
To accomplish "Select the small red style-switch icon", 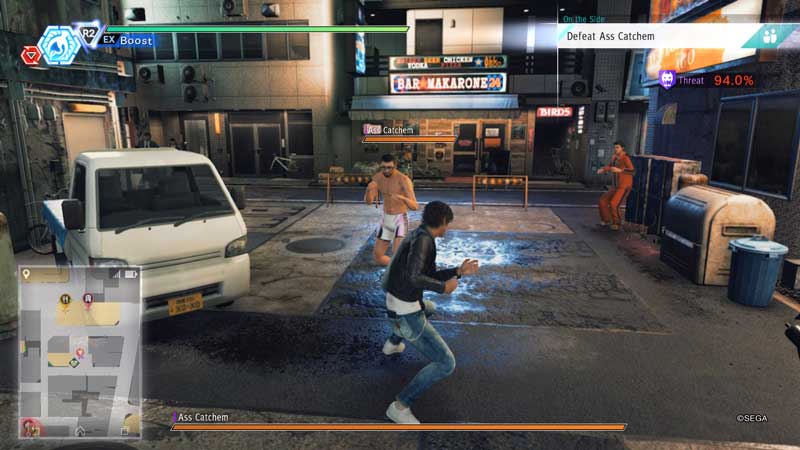I will (x=28, y=55).
